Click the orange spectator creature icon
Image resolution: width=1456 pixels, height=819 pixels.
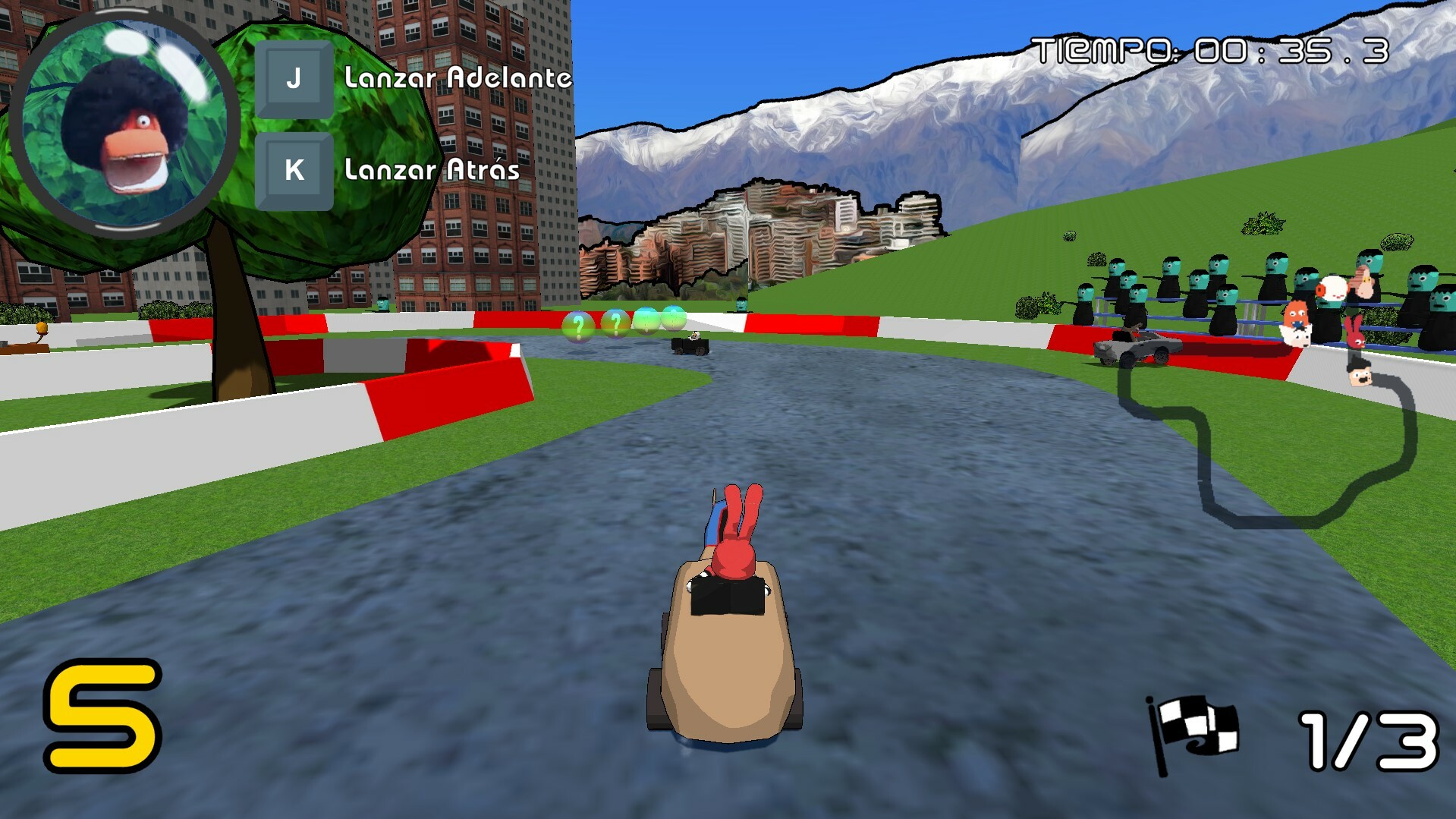pyautogui.click(x=1294, y=314)
